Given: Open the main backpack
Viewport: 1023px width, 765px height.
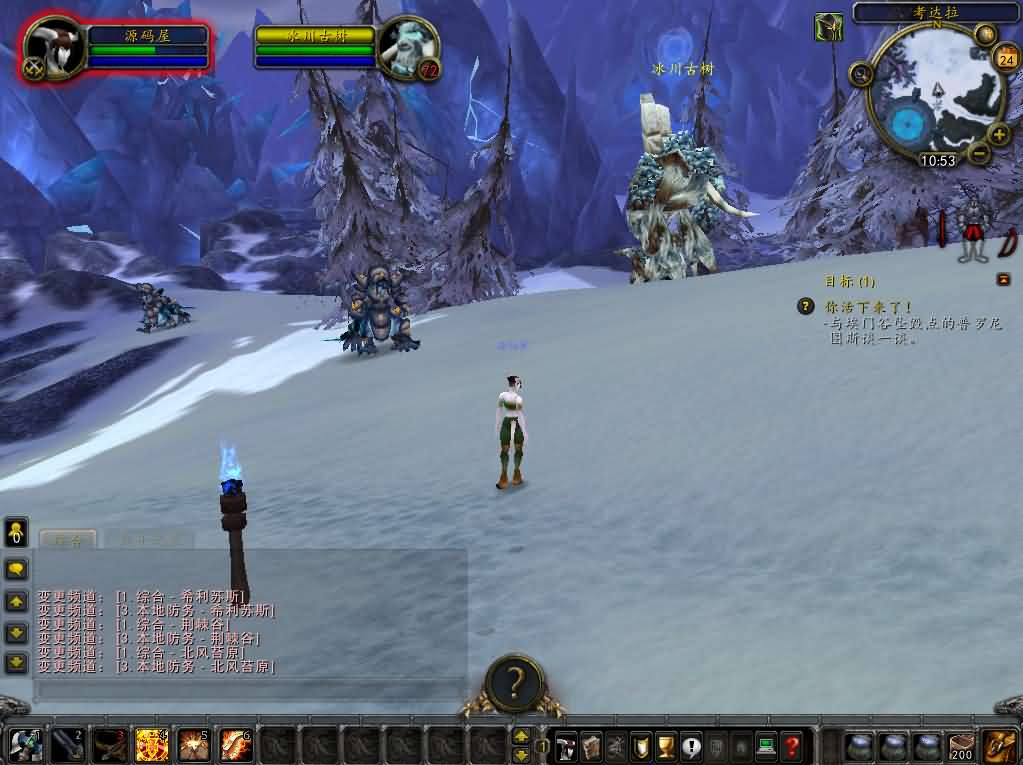Looking at the screenshot, I should pos(999,745).
